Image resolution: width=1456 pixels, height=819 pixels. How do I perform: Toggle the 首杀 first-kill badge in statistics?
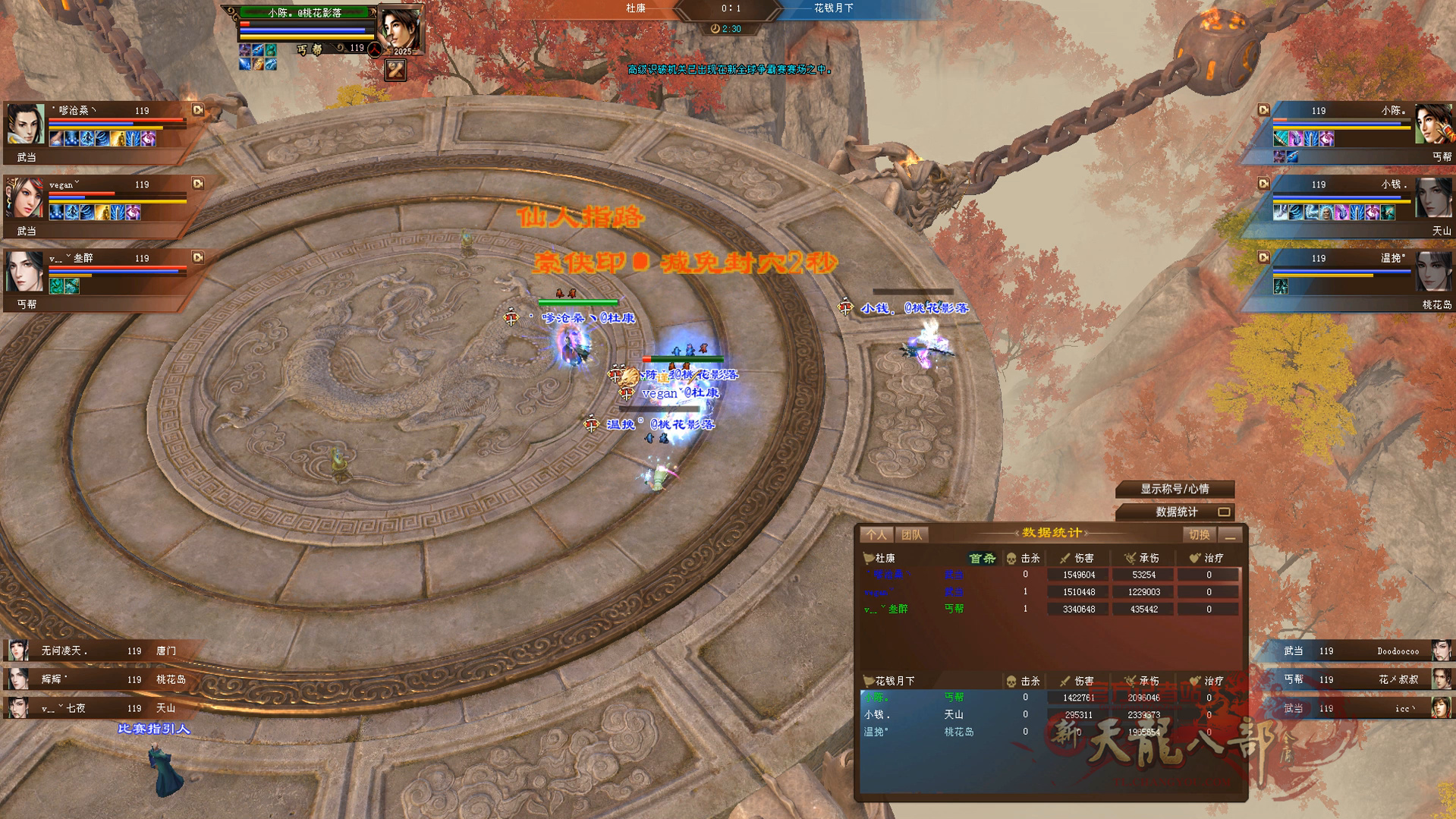tap(983, 558)
